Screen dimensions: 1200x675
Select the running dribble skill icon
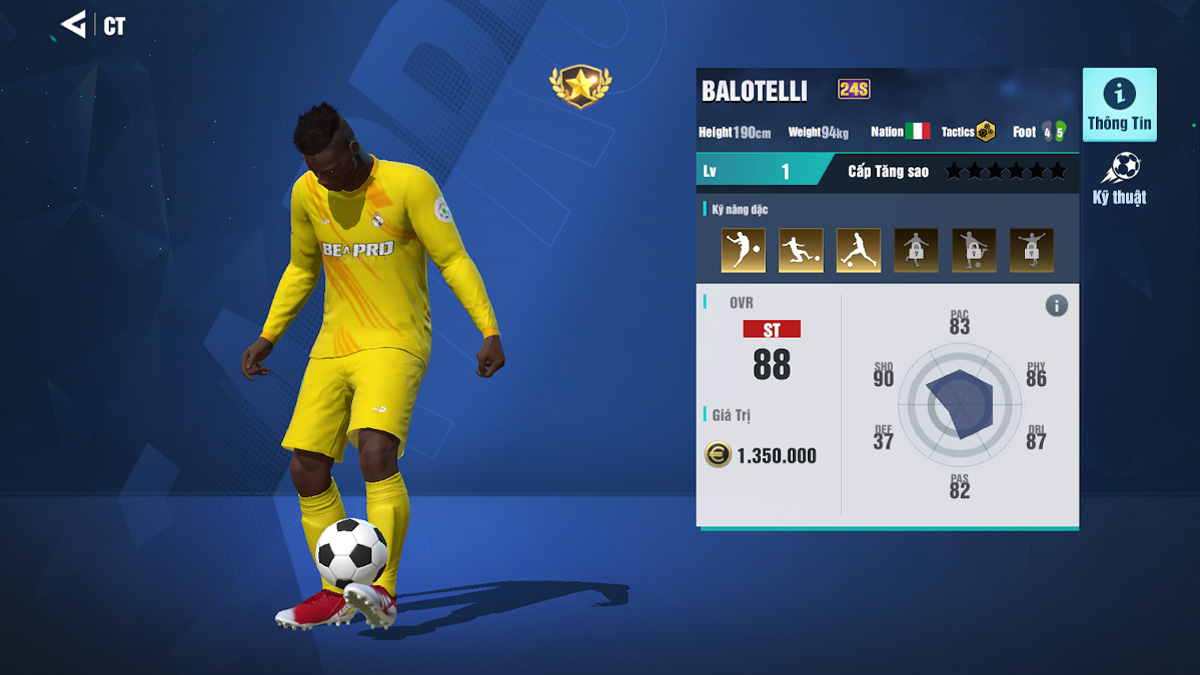click(858, 250)
